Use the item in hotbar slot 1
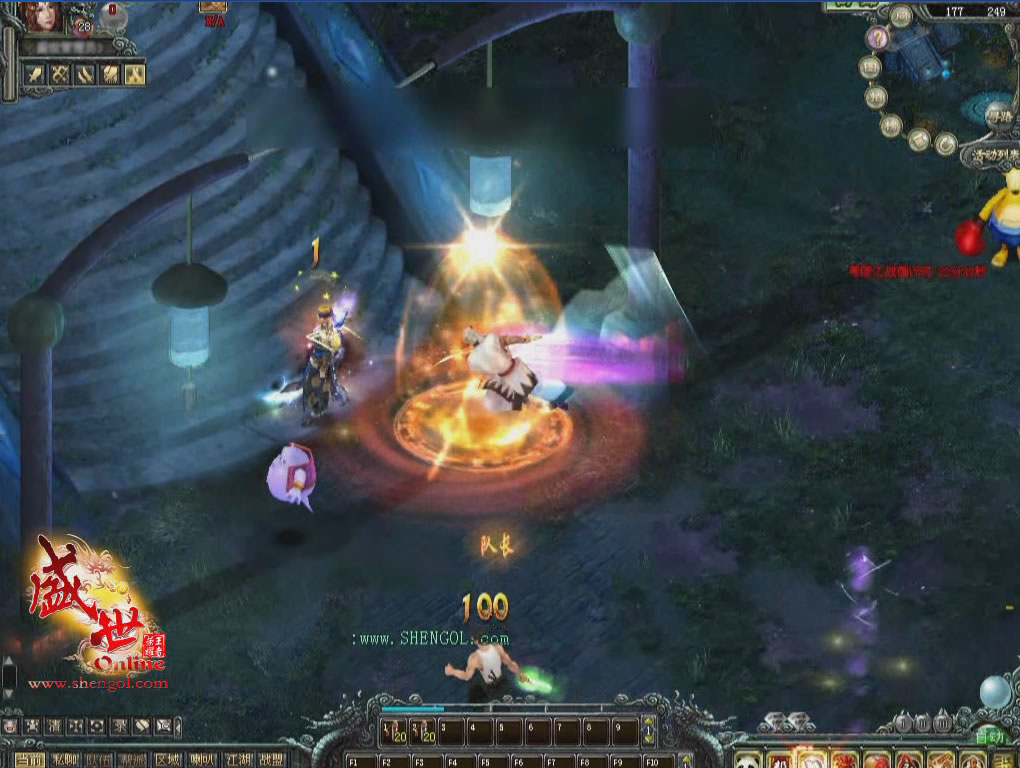The height and width of the screenshot is (768, 1020). 393,732
